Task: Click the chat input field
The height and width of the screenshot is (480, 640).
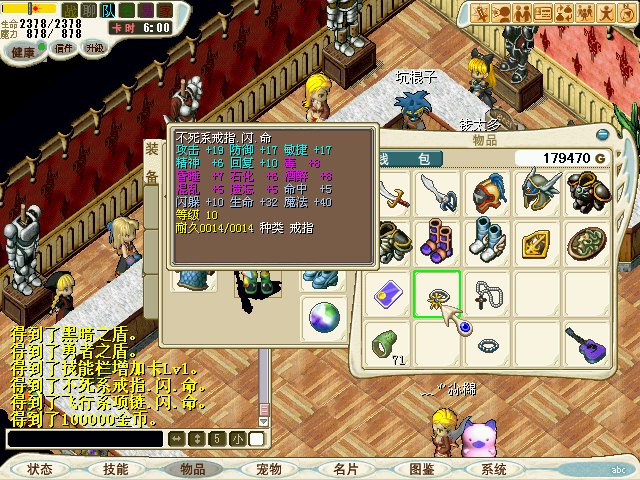Action: 84,438
